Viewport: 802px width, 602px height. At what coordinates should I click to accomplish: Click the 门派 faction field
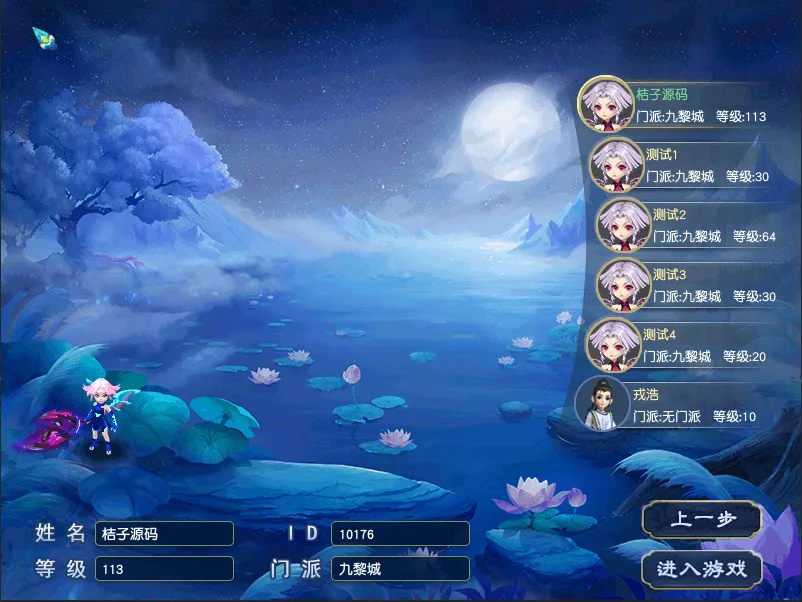[400, 569]
